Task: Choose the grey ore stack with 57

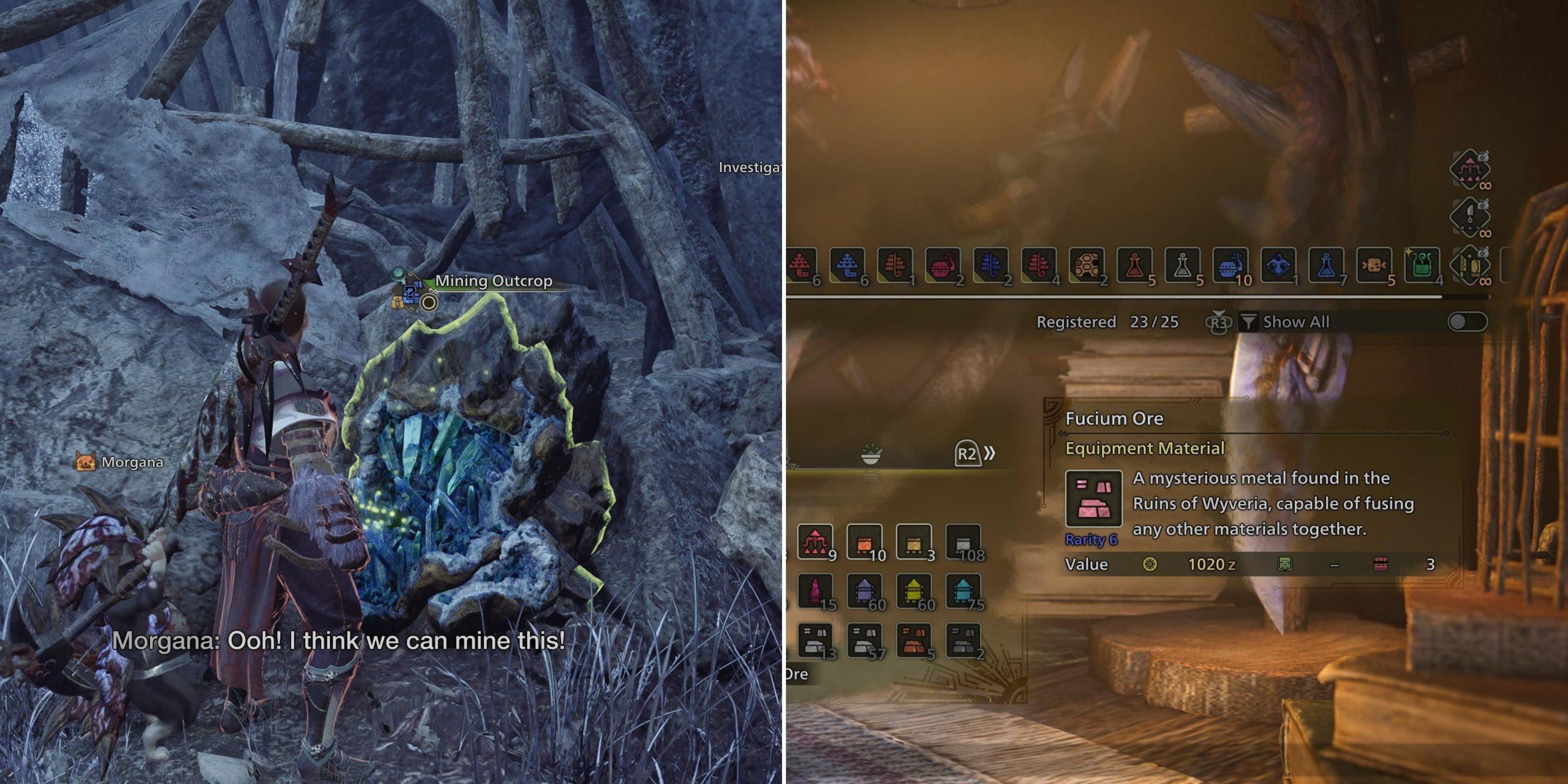Action: [x=864, y=640]
